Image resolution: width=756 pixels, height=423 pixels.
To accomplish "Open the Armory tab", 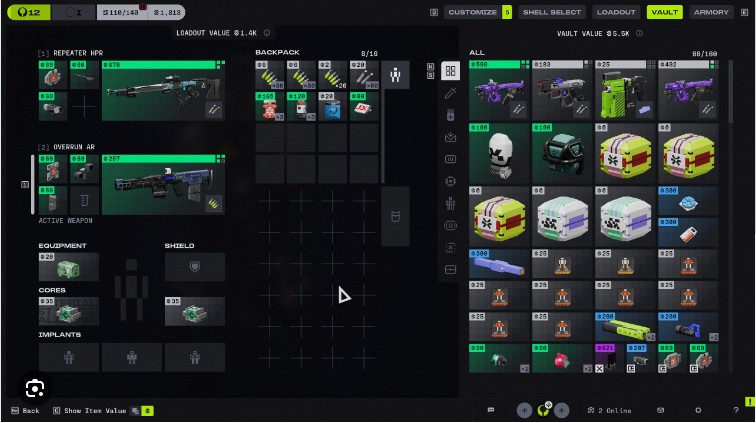I will click(x=711, y=12).
